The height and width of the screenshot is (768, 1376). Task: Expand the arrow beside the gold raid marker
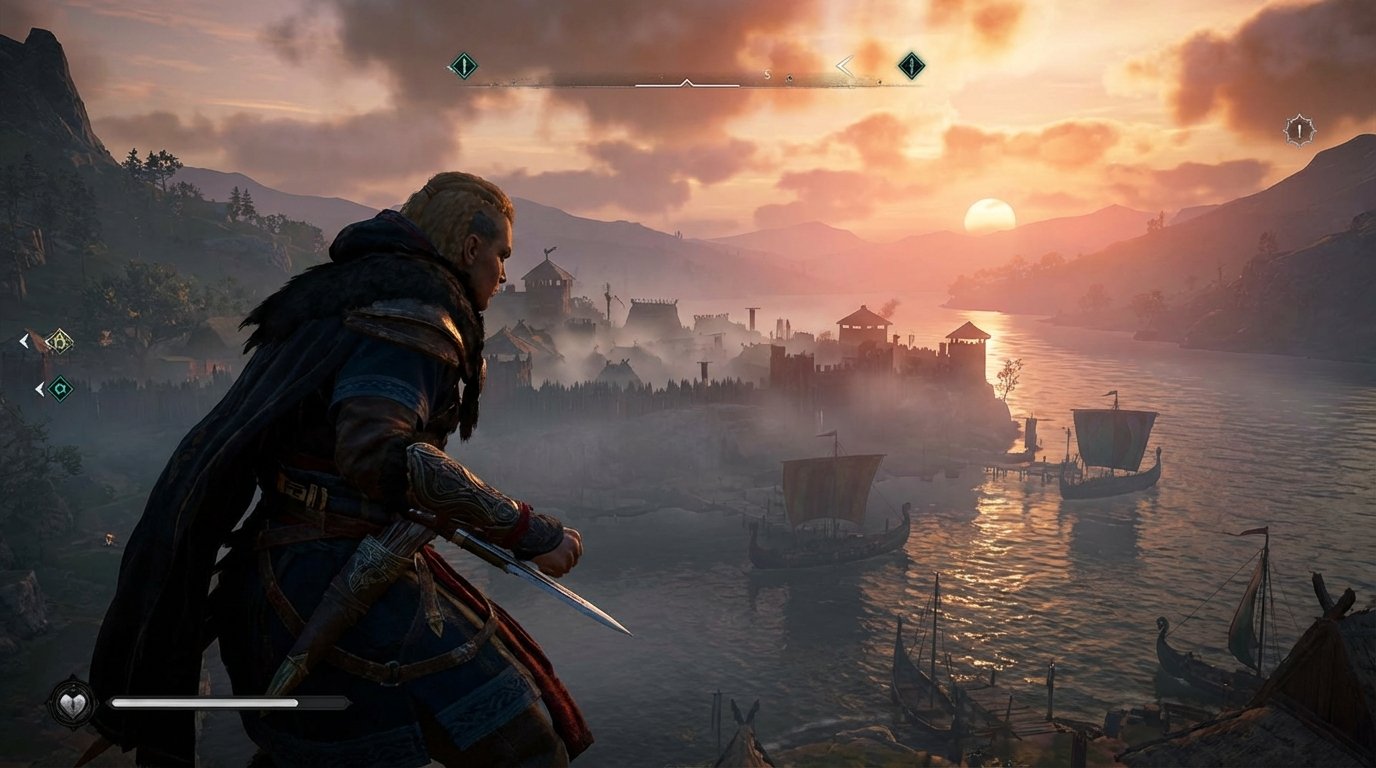[x=24, y=341]
